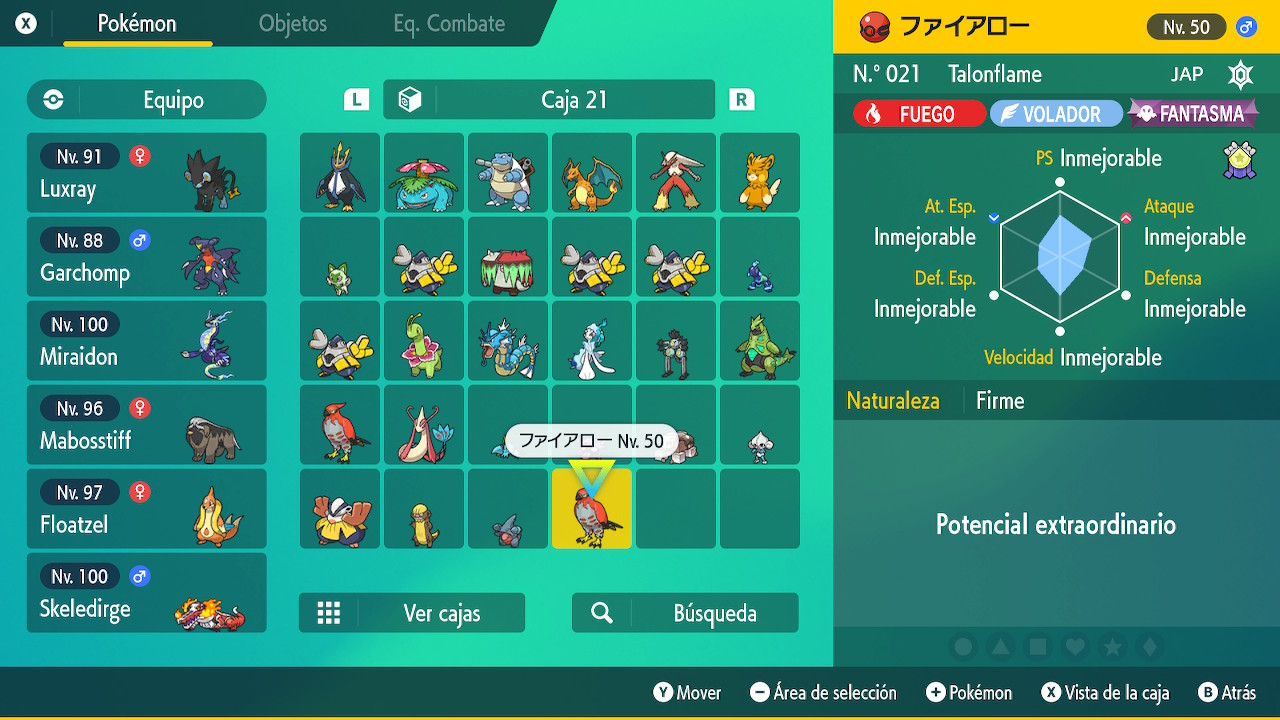Switch to the Objetos tab
Viewport: 1280px width, 720px height.
pos(292,24)
